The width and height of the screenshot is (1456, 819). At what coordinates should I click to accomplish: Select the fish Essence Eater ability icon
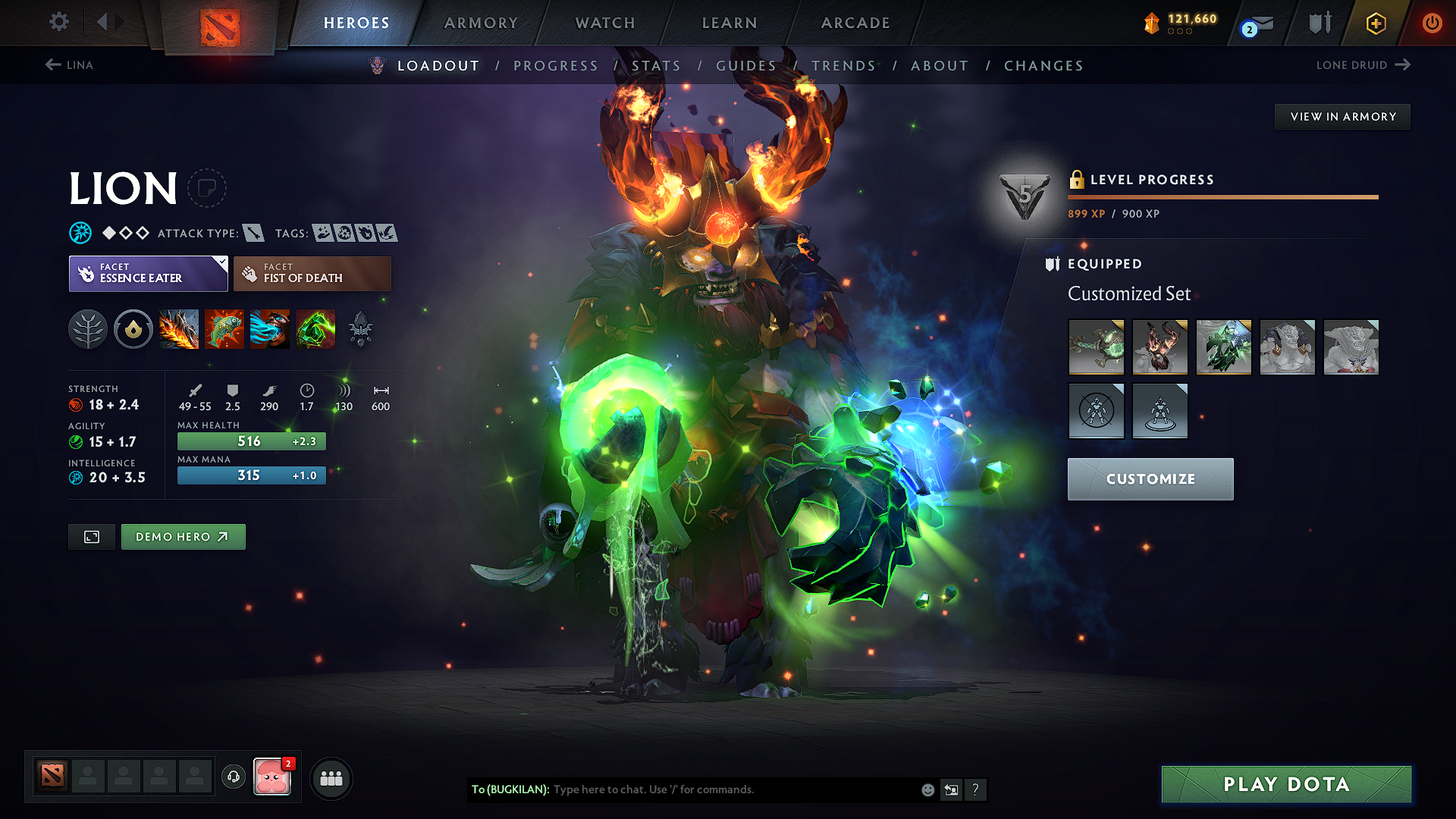click(224, 329)
